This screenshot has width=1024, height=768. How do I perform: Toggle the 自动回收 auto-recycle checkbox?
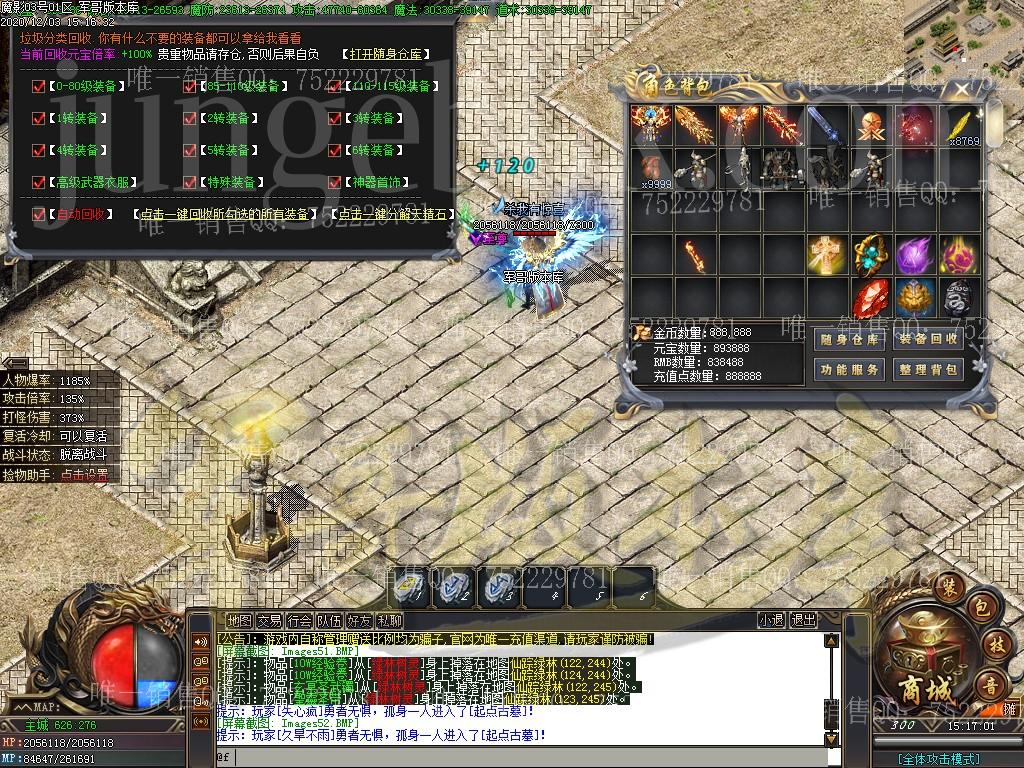[38, 214]
